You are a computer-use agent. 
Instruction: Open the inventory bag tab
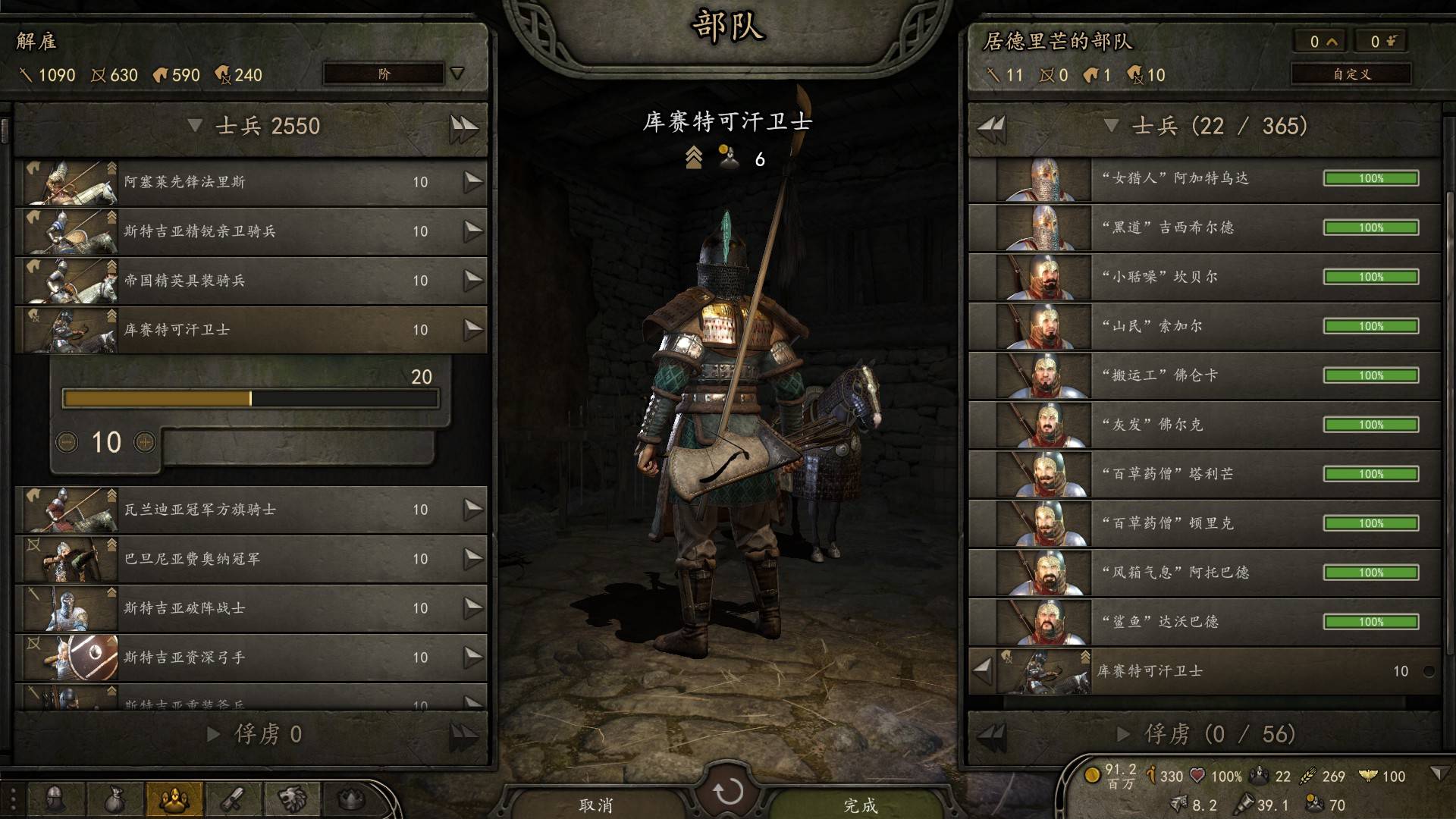pyautogui.click(x=114, y=799)
